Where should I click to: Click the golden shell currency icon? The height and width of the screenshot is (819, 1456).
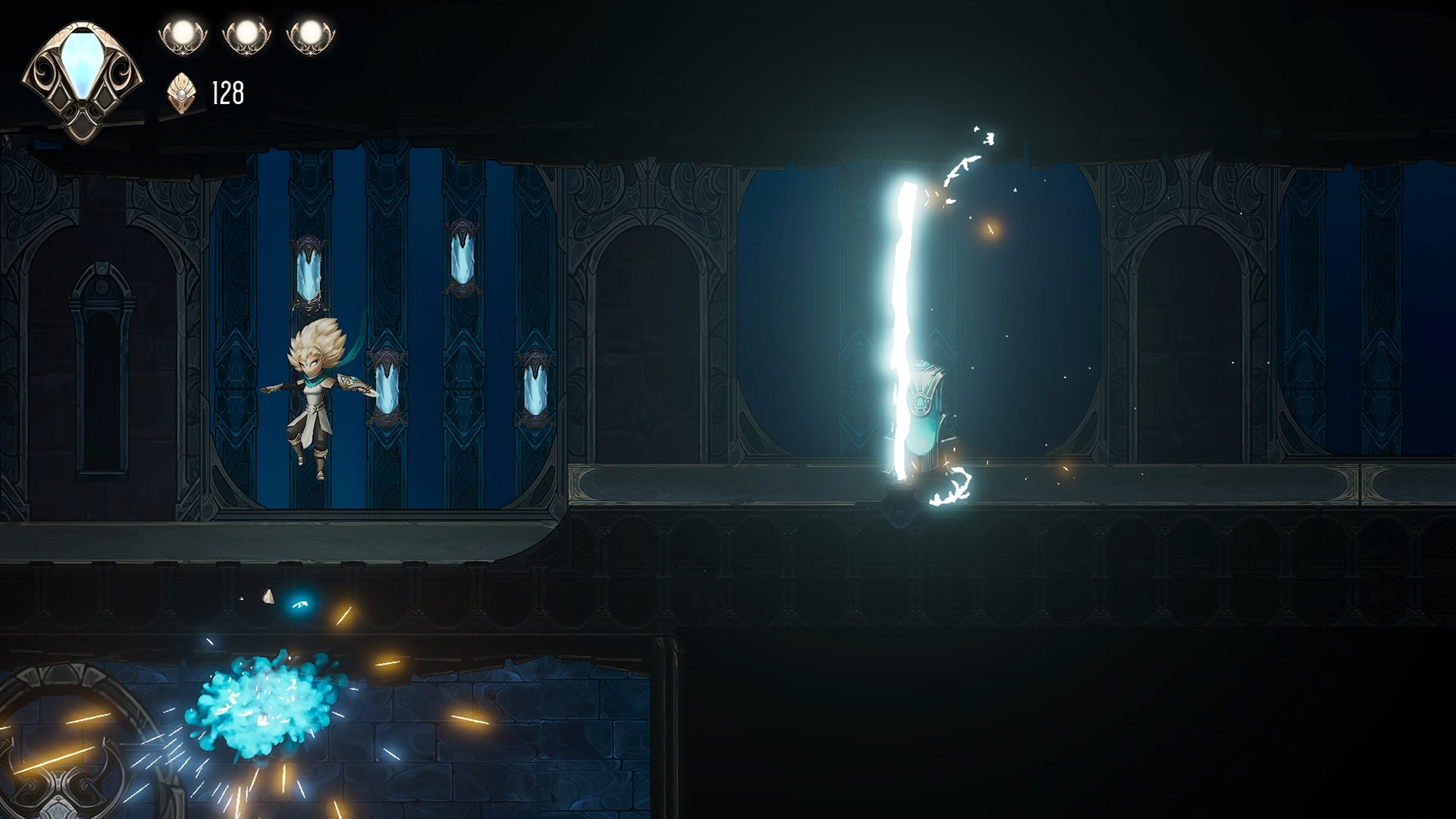(x=181, y=94)
